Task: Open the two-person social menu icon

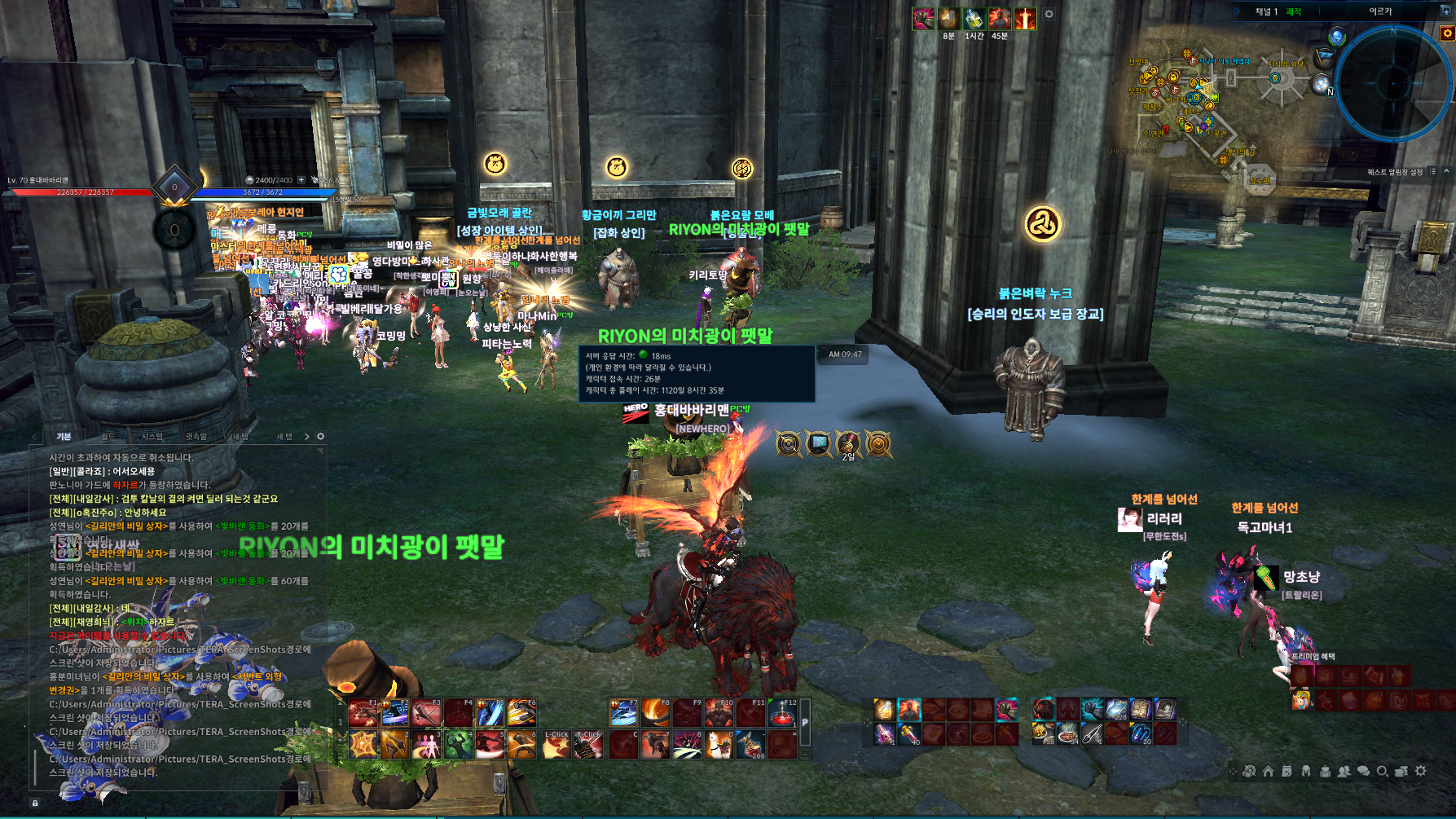Action: click(x=1344, y=771)
